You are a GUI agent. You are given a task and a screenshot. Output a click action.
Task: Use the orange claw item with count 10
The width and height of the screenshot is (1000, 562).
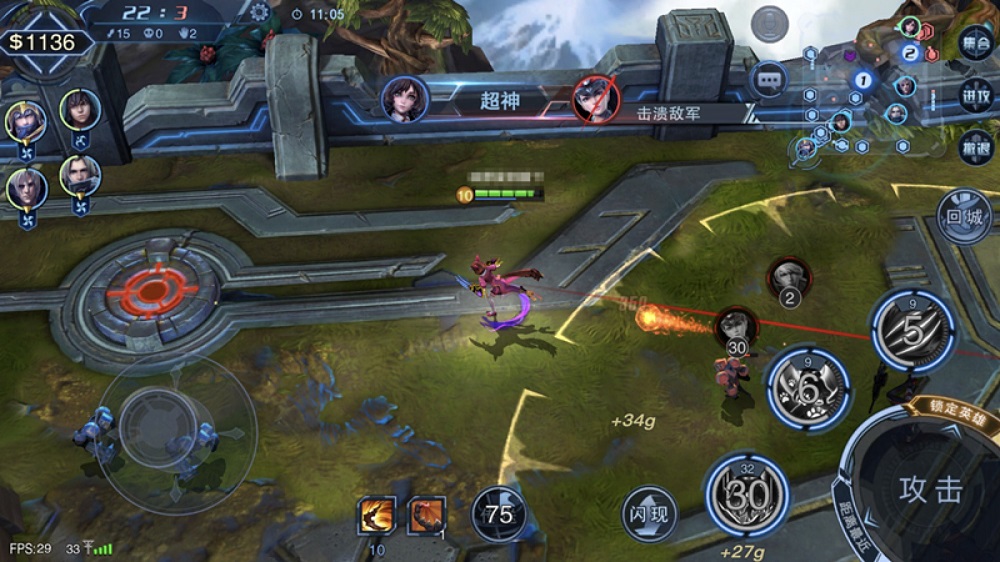(377, 516)
